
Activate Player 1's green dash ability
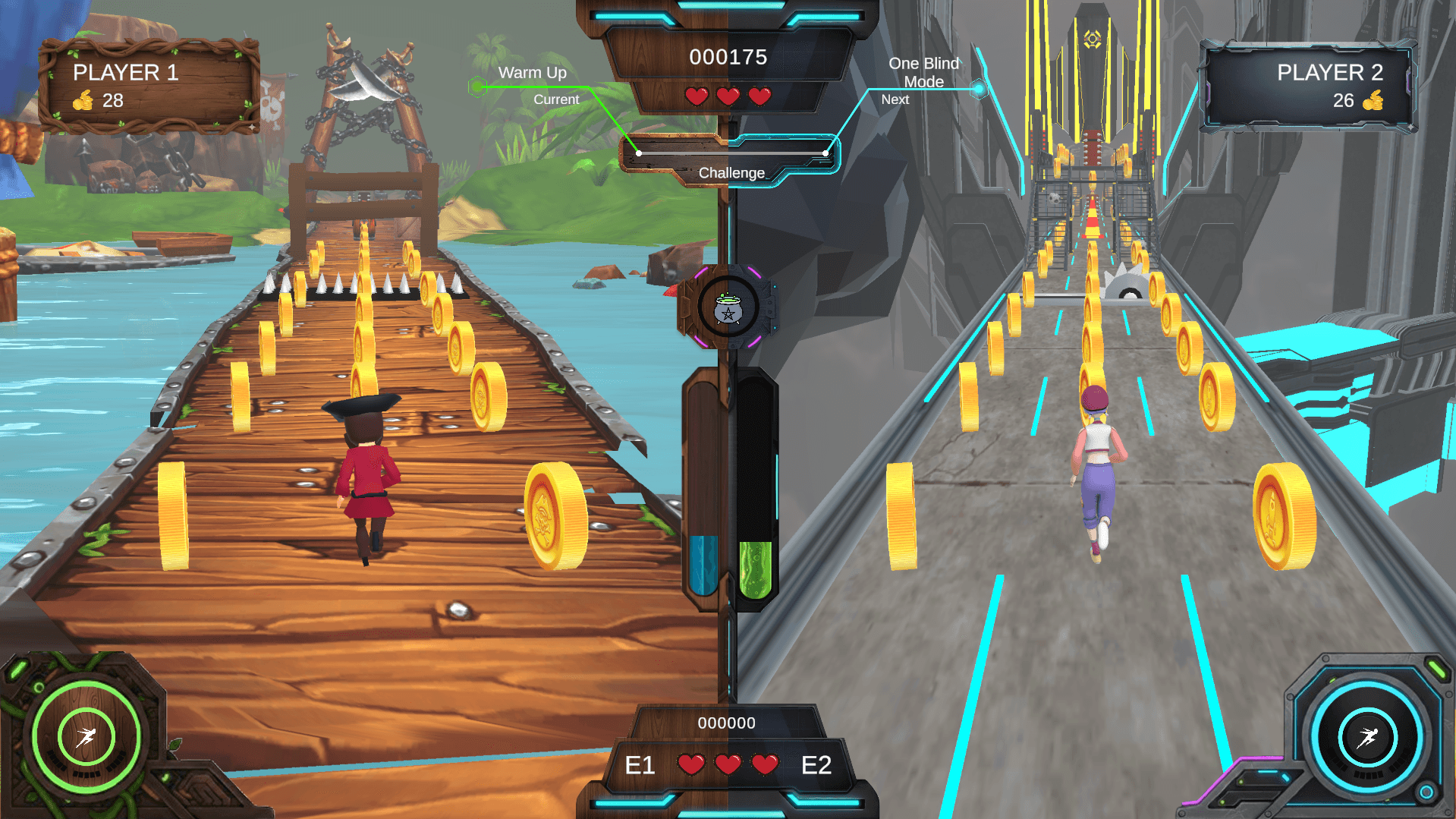(x=86, y=736)
